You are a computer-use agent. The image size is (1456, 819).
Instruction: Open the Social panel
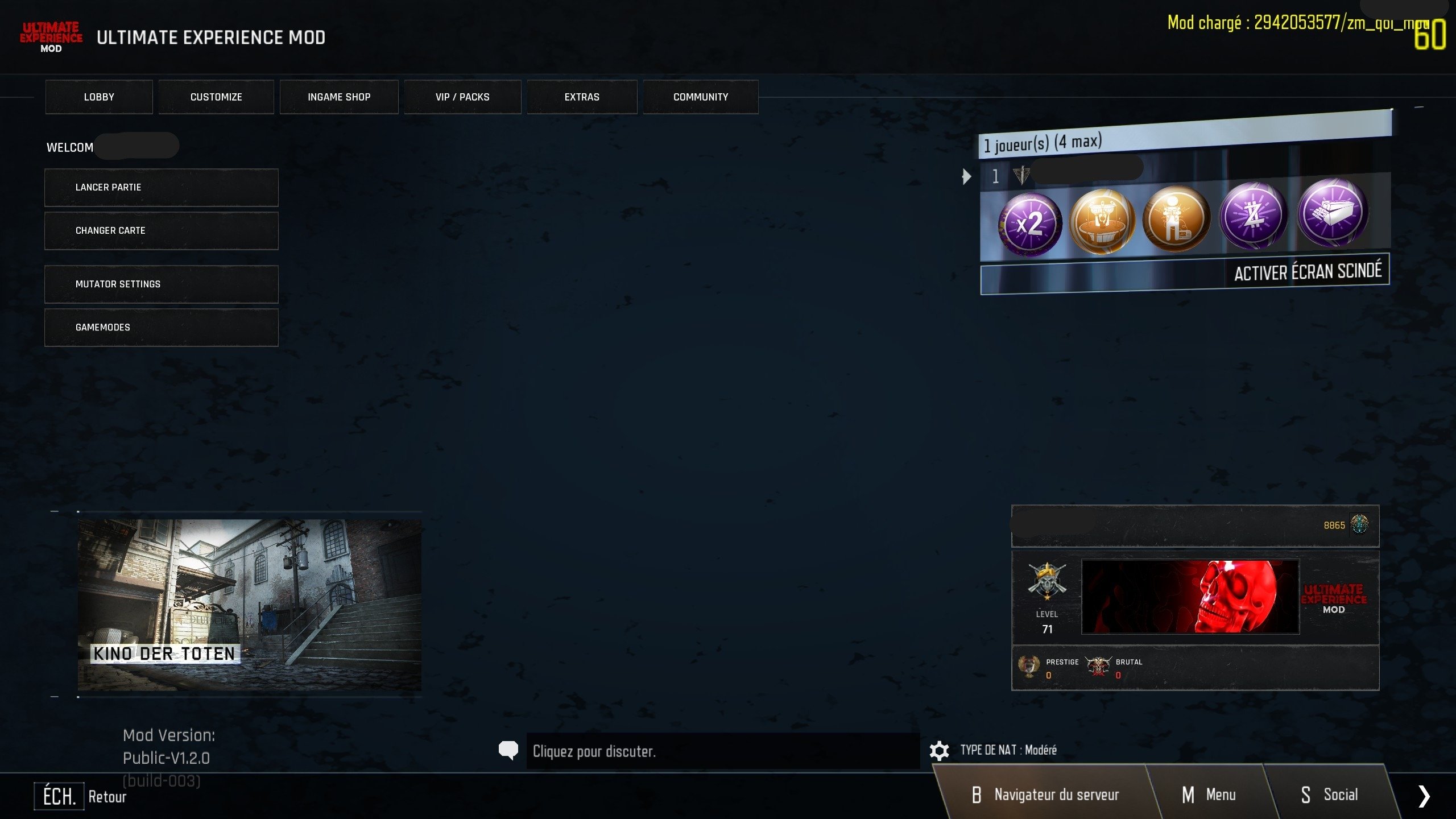point(1329,795)
